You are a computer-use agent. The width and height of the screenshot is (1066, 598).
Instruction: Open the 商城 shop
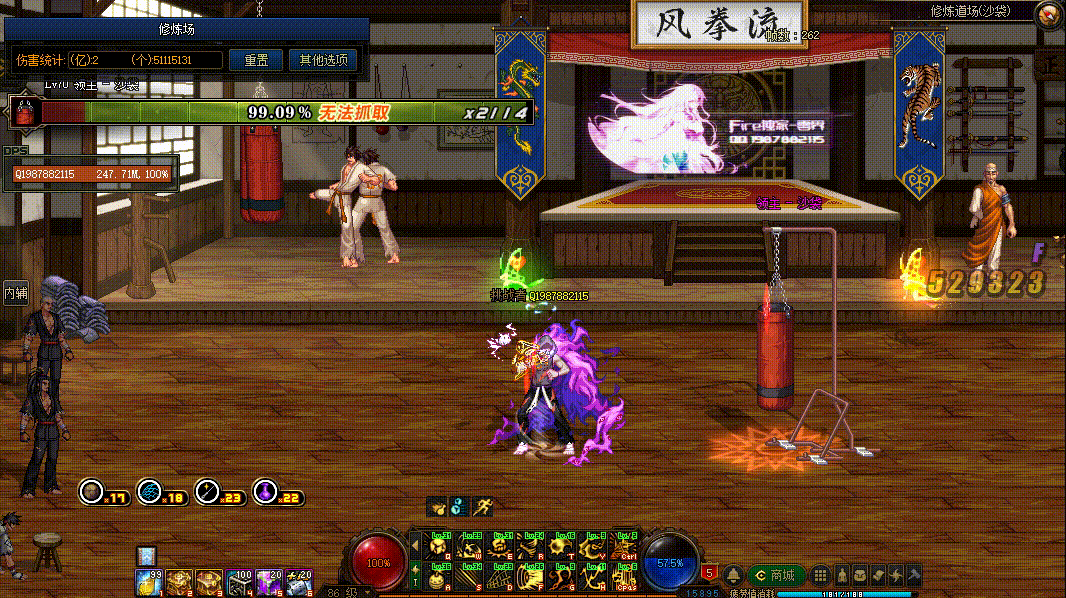[x=776, y=575]
